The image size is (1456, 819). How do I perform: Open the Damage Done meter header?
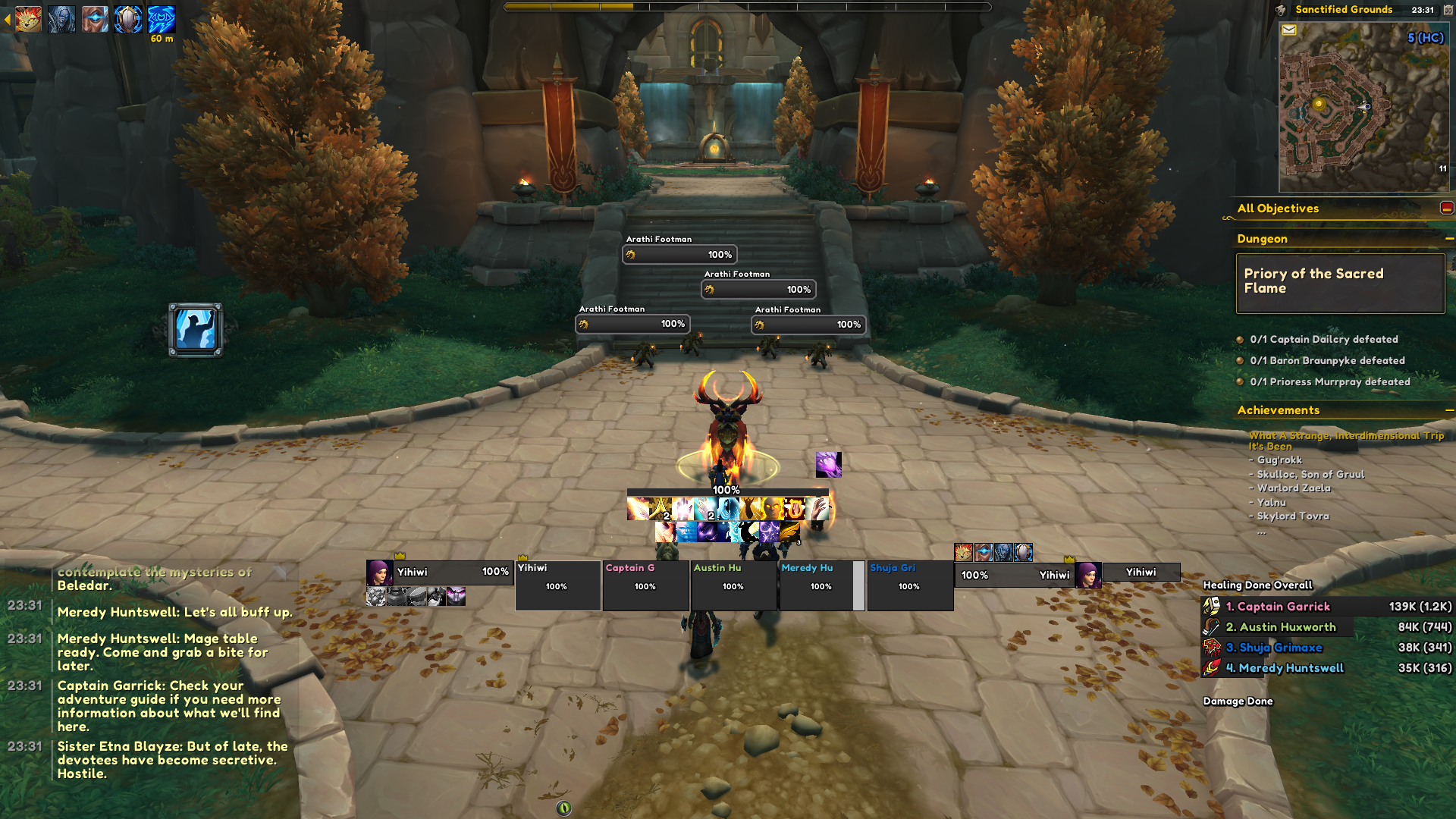point(1238,701)
